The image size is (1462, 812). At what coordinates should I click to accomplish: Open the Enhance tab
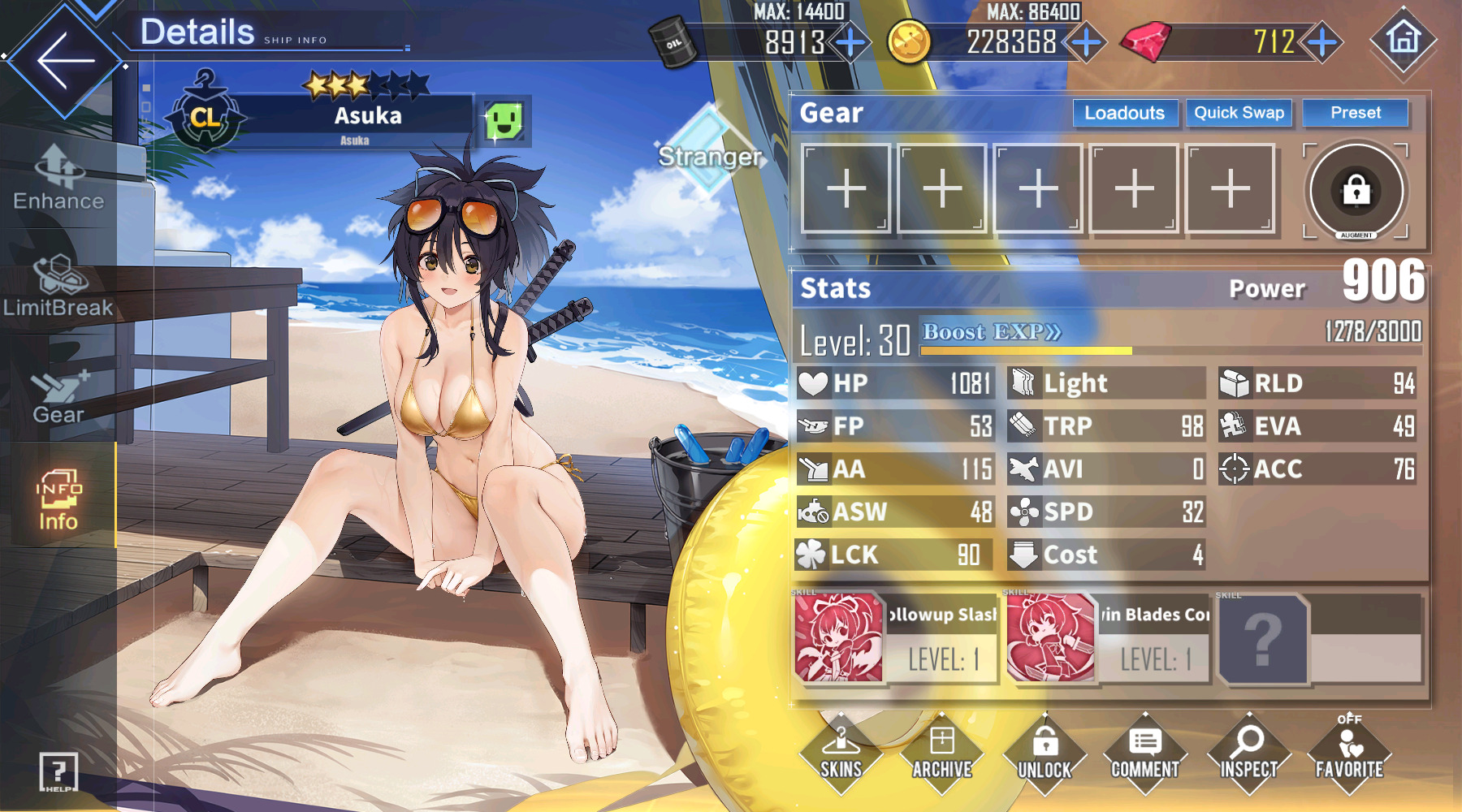click(58, 179)
